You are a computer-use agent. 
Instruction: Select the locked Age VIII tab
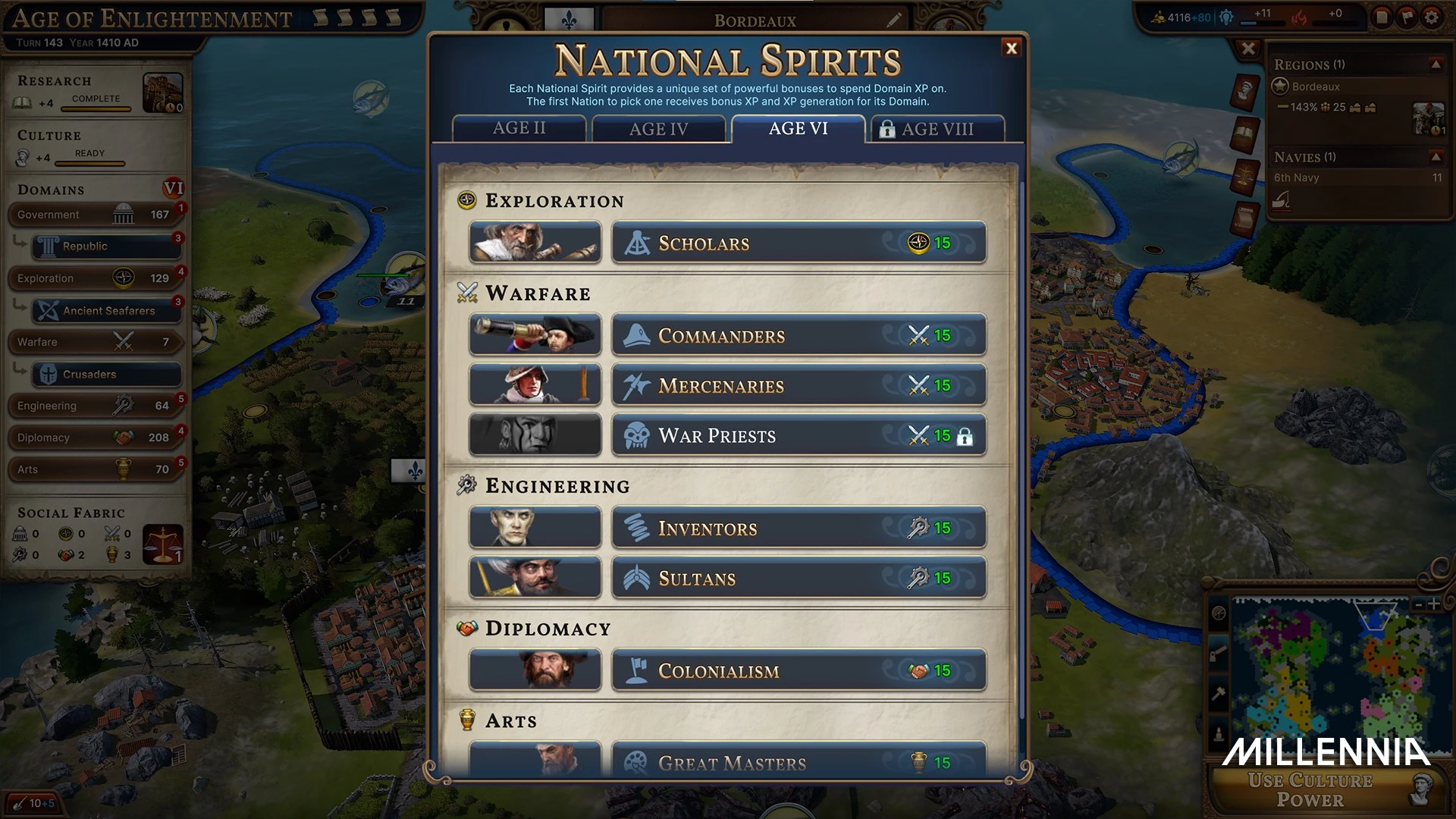pyautogui.click(x=937, y=129)
